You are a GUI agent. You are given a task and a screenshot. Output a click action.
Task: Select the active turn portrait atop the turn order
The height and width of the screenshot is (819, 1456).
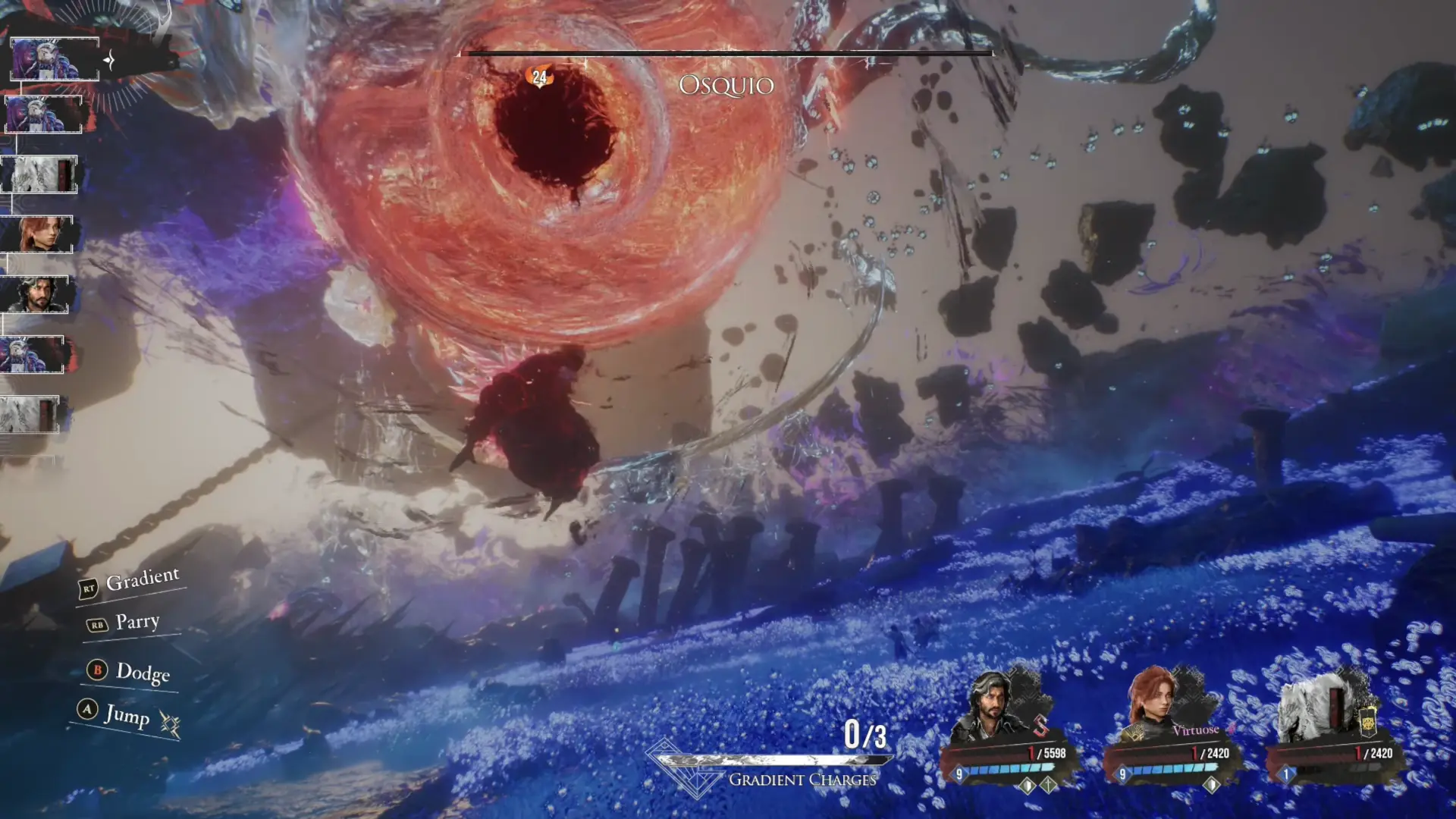coord(54,58)
